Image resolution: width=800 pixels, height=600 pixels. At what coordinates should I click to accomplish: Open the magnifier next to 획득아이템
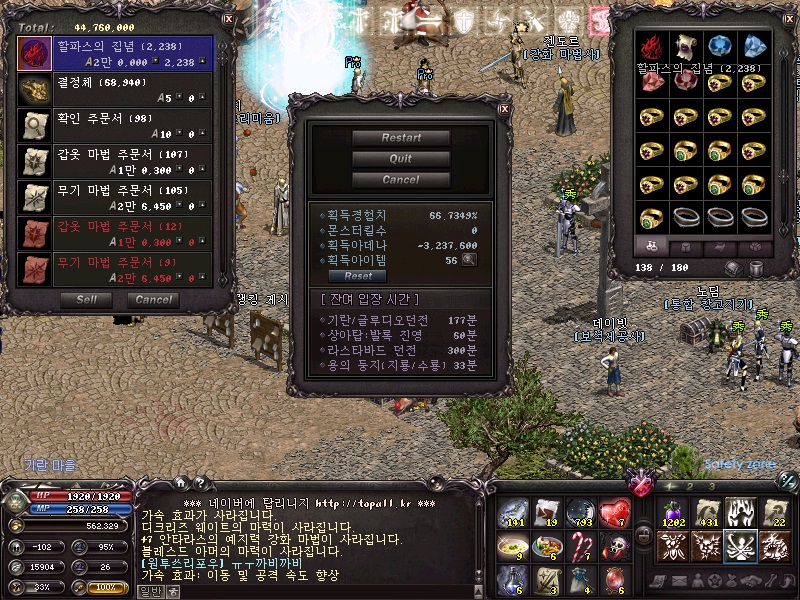coord(468,260)
